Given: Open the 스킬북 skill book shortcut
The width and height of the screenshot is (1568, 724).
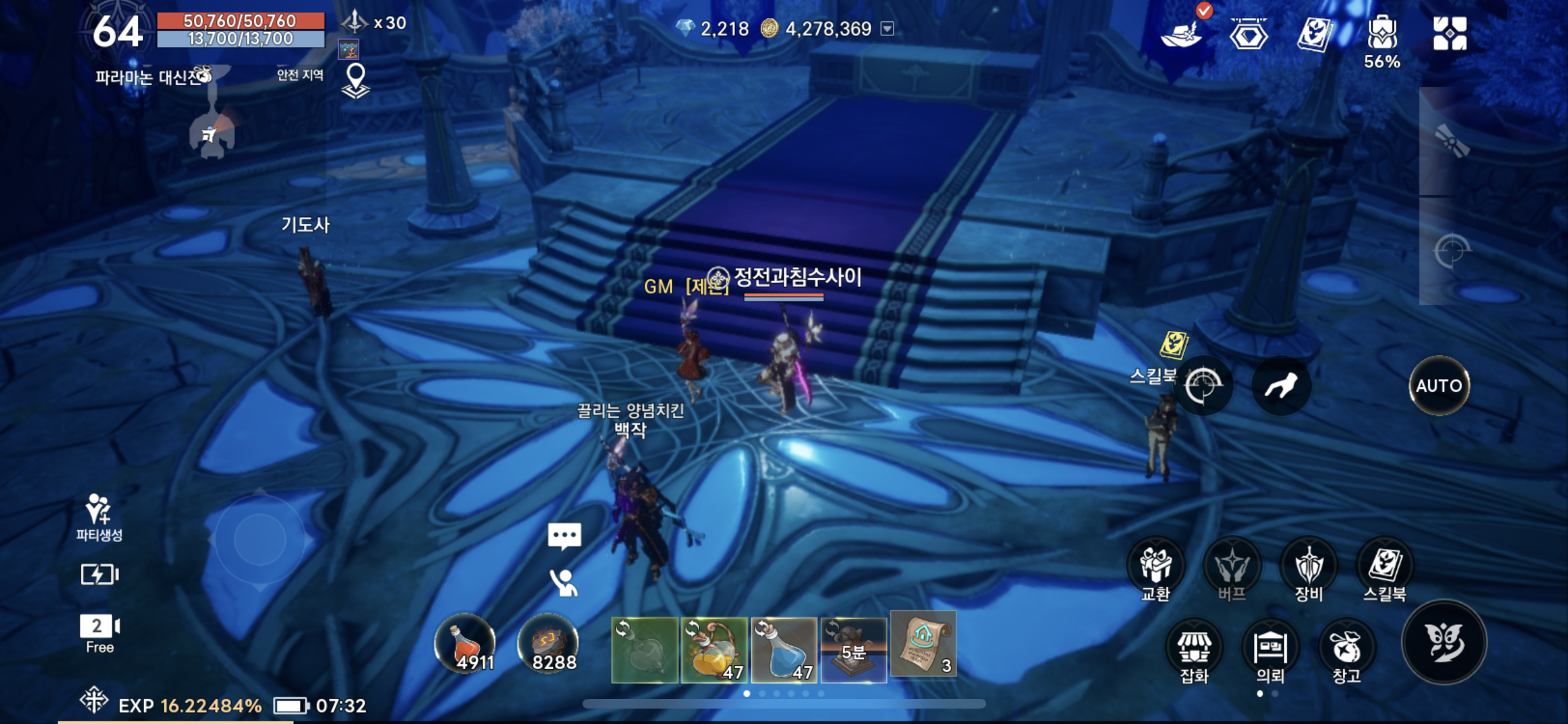Looking at the screenshot, I should pos(1385,566).
